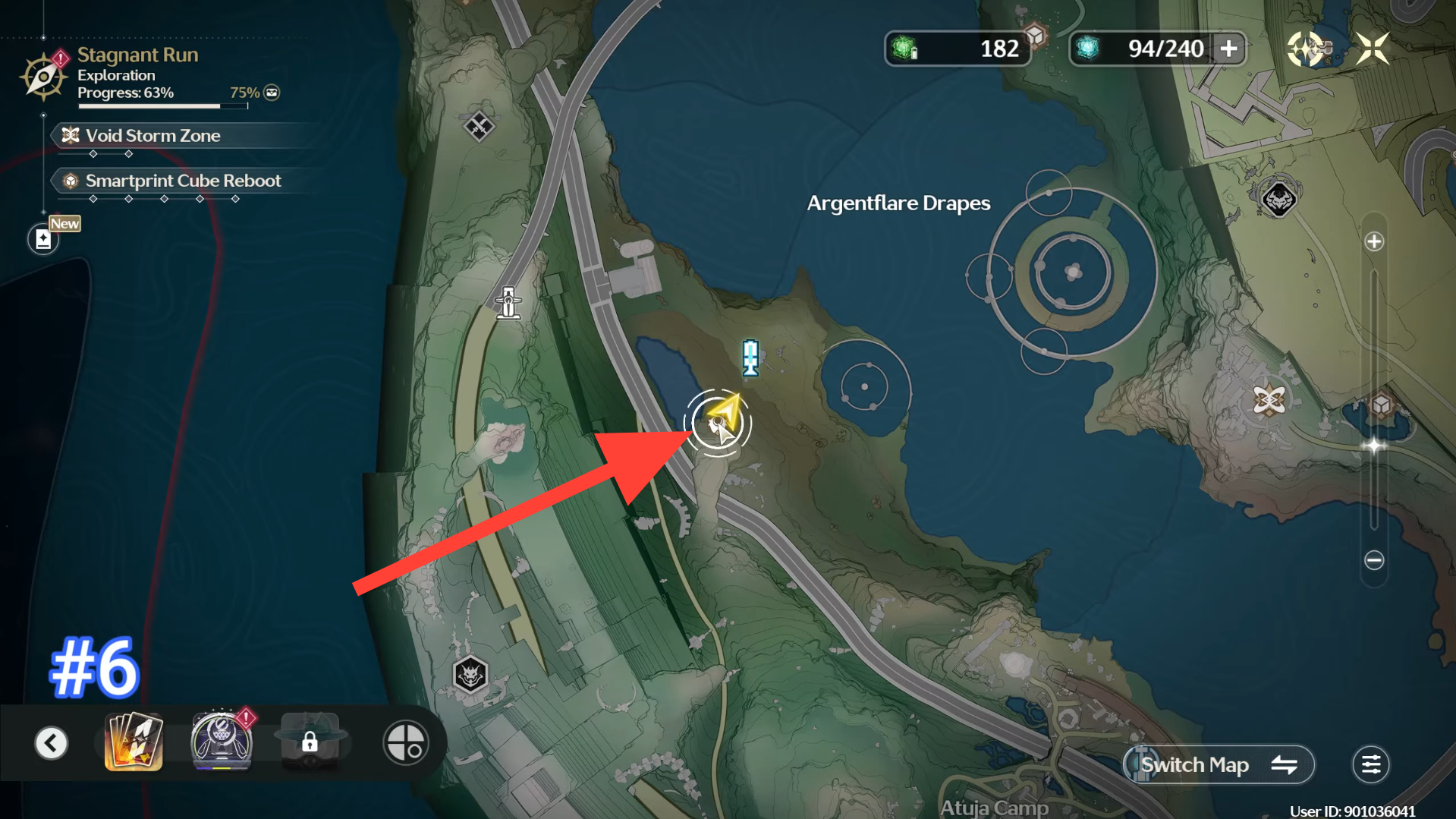This screenshot has width=1456, height=819.
Task: Select the Smartprint Cube Reboot objective
Action: [x=183, y=181]
